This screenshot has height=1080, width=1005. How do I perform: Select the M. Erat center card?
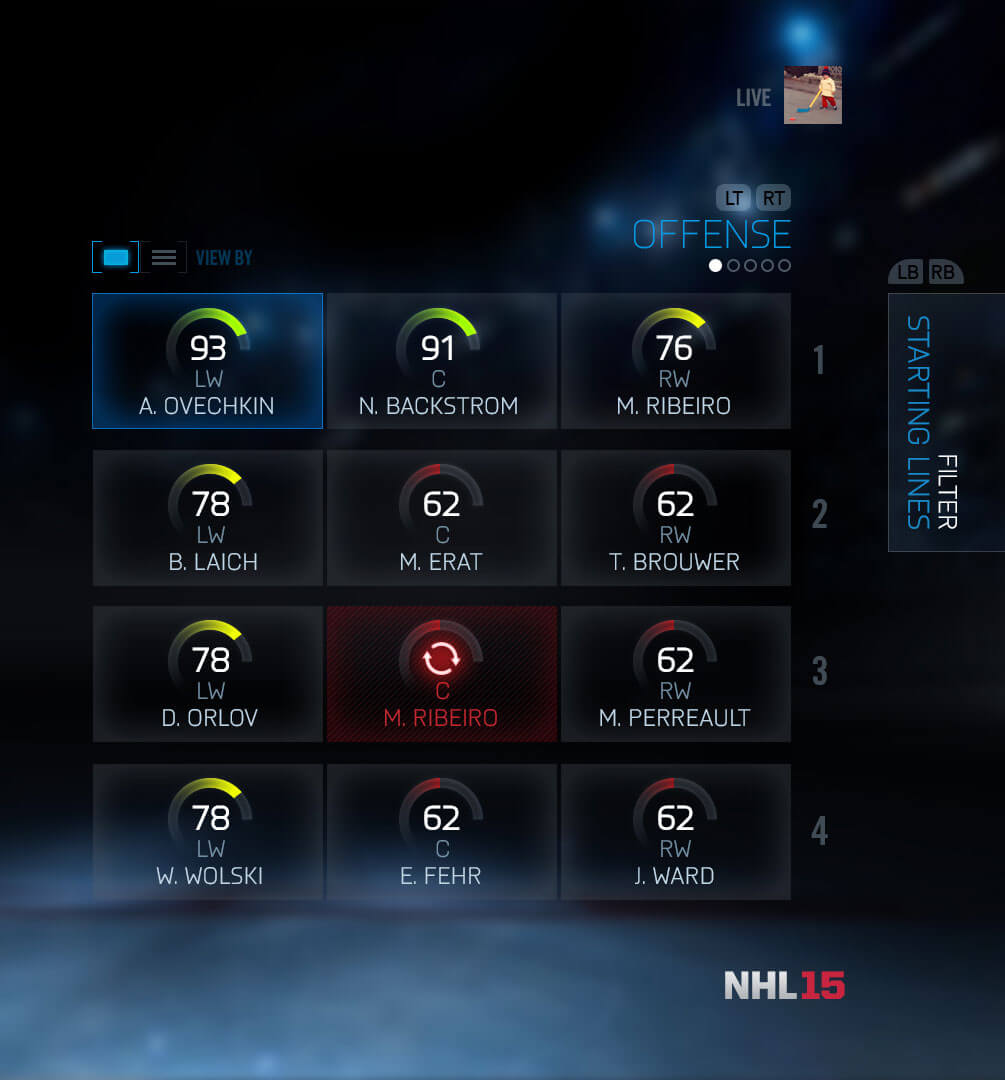pos(441,517)
